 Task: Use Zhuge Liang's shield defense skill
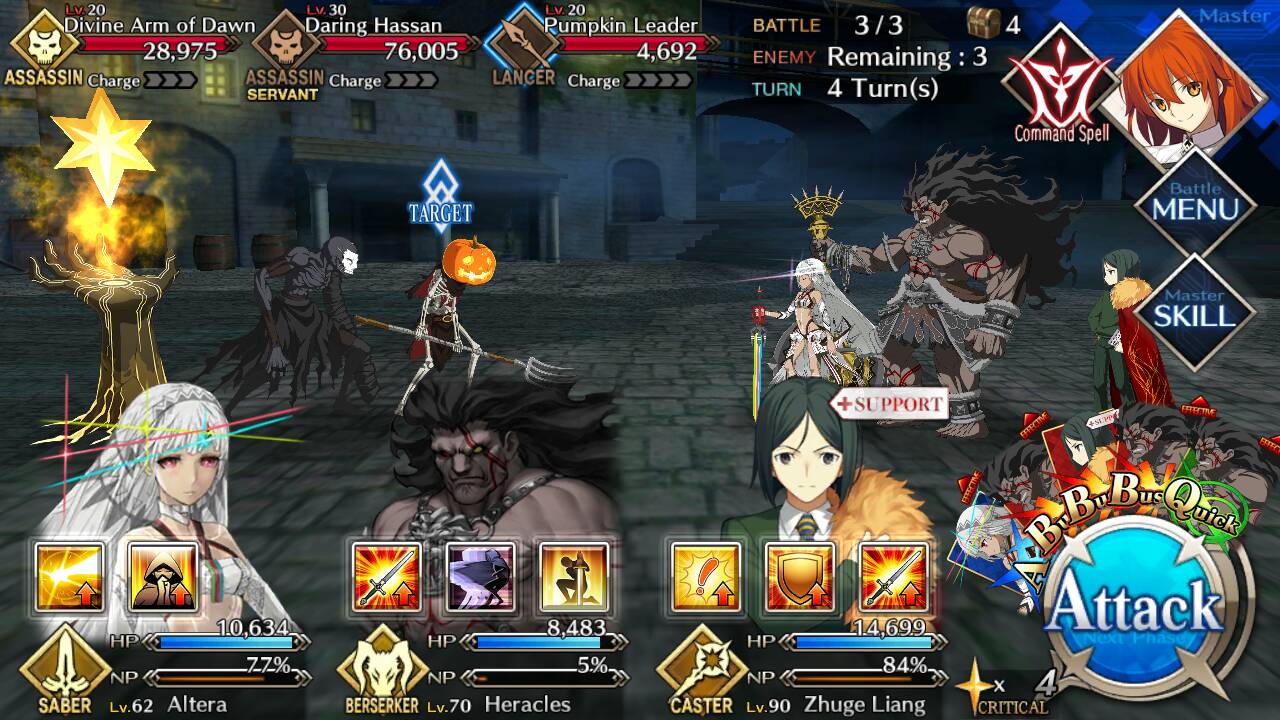pos(799,577)
